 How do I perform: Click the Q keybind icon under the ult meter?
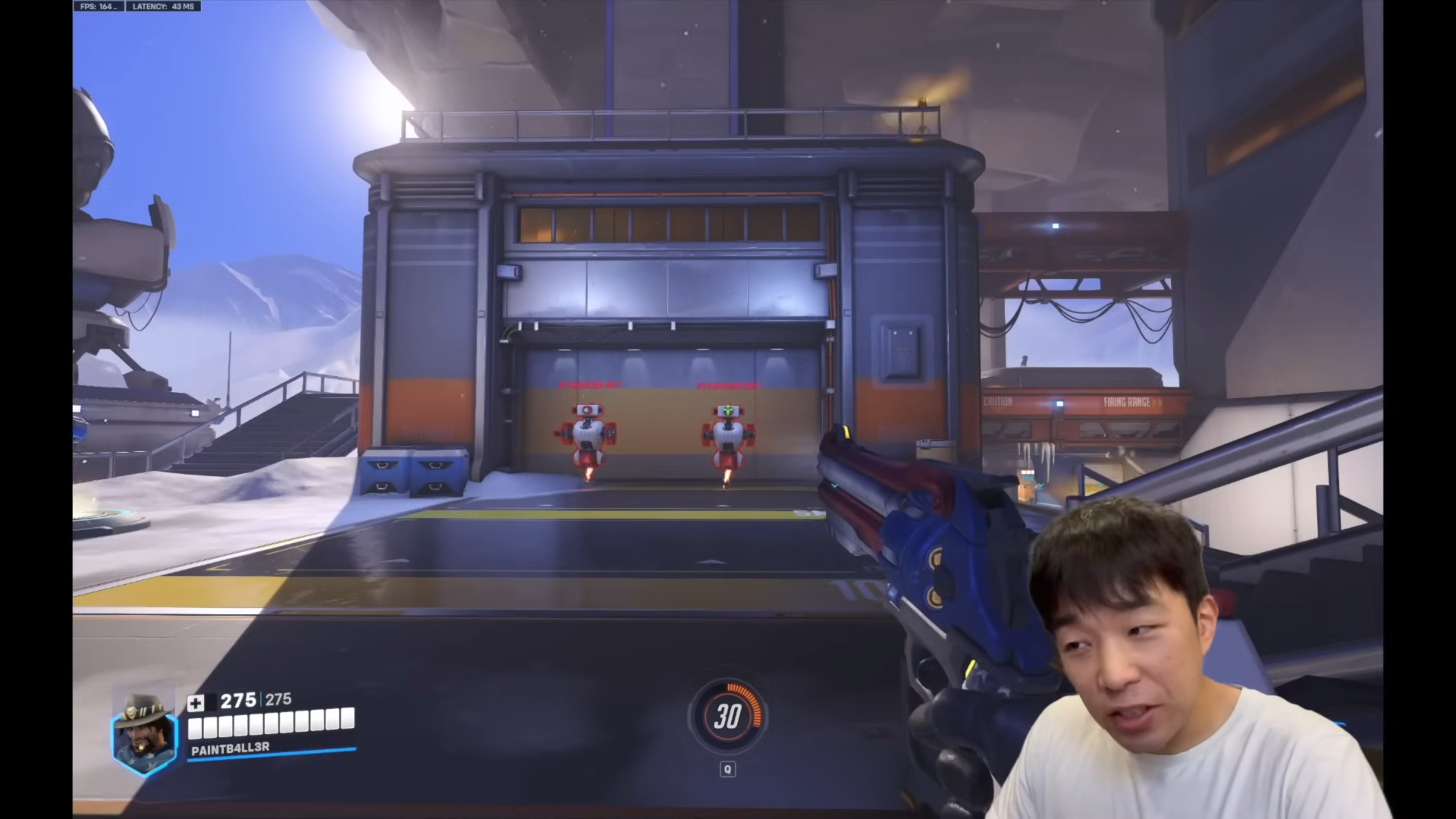pos(728,770)
